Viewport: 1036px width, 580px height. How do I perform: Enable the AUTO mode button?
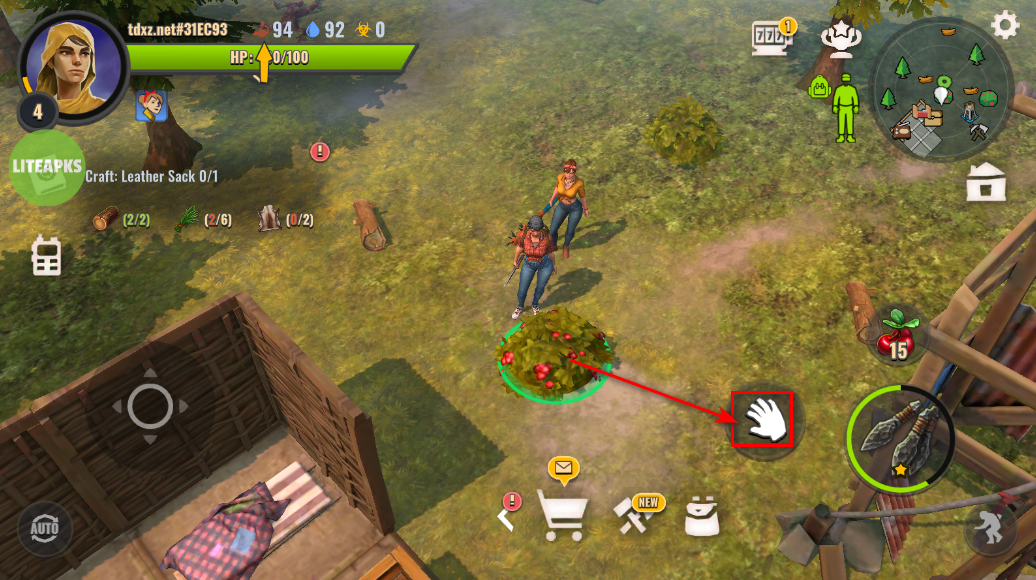(44, 527)
